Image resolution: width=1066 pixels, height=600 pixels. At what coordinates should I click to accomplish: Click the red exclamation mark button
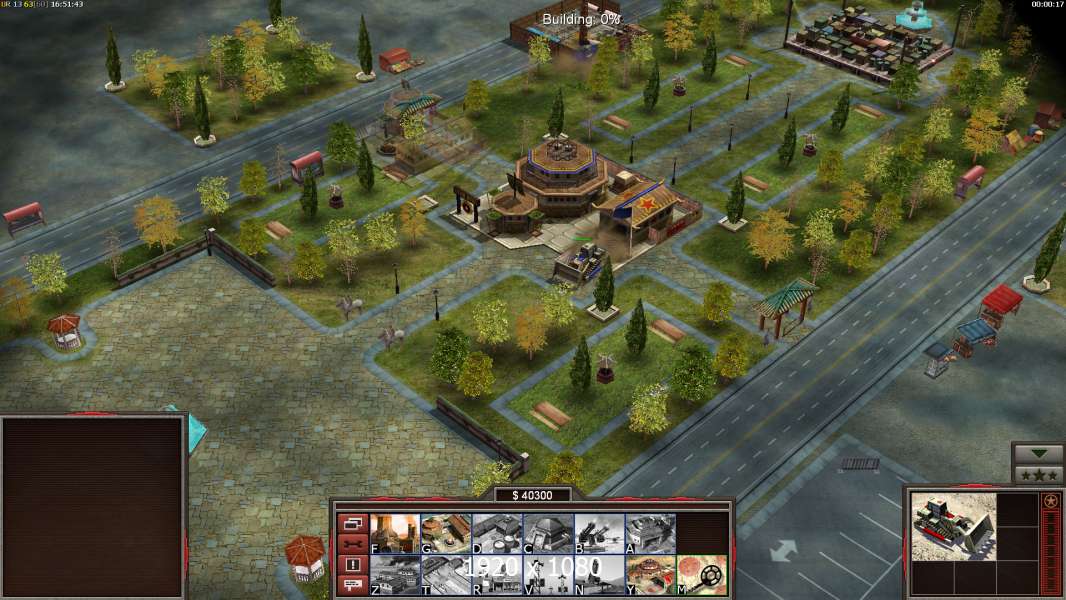(x=352, y=565)
